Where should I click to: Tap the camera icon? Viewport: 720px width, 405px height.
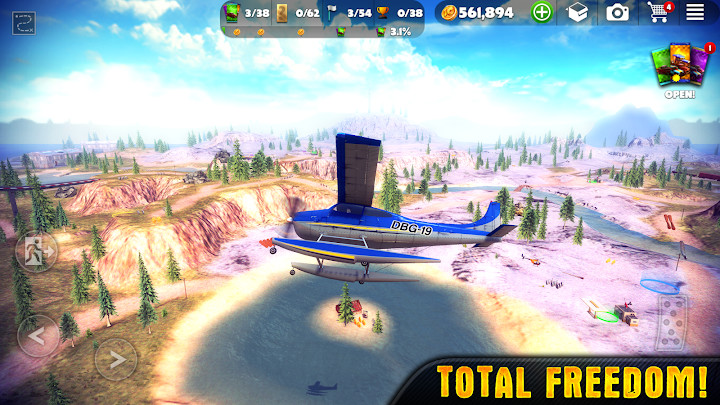[x=617, y=12]
